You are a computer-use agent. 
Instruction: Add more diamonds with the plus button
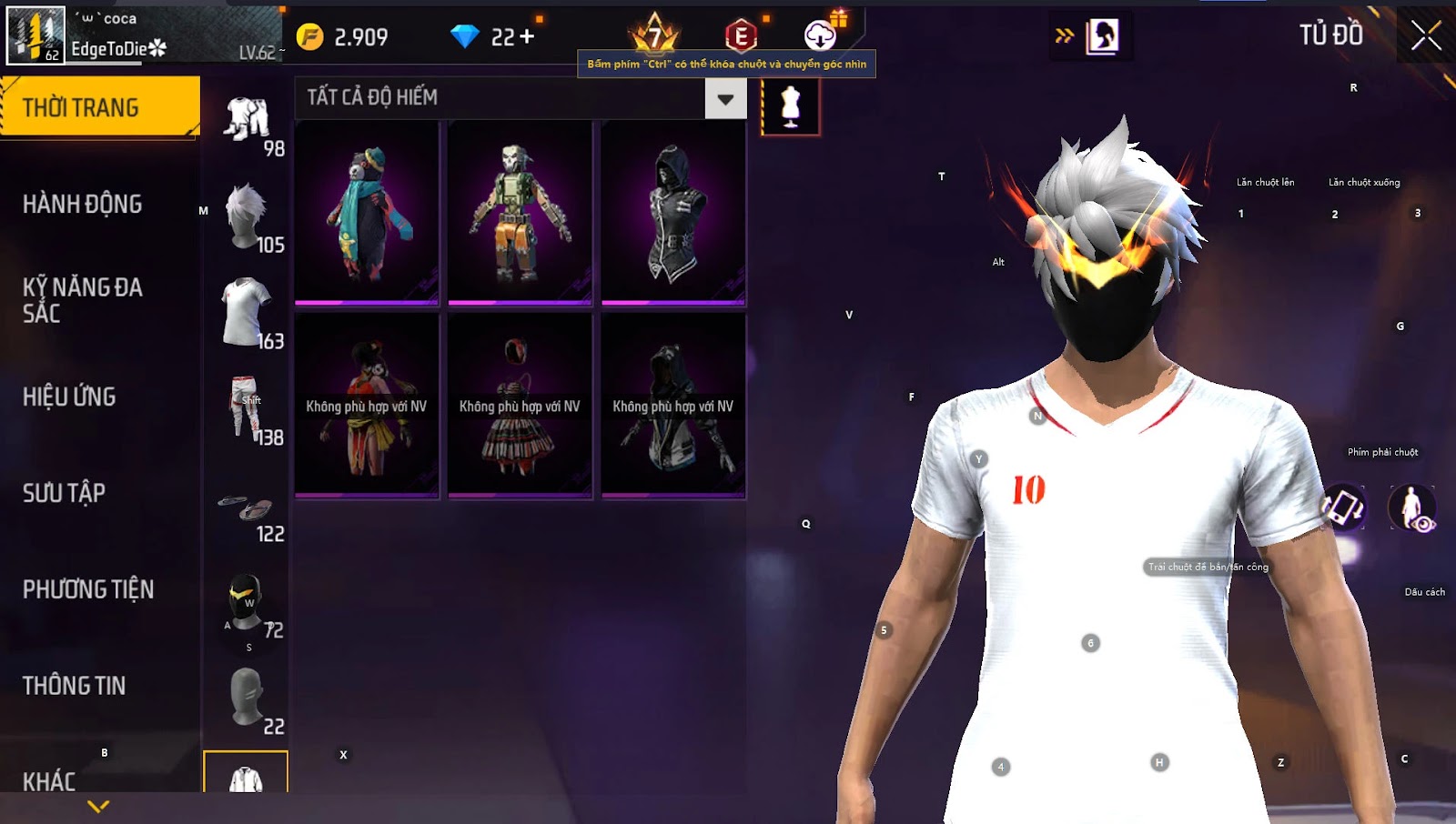(x=527, y=36)
